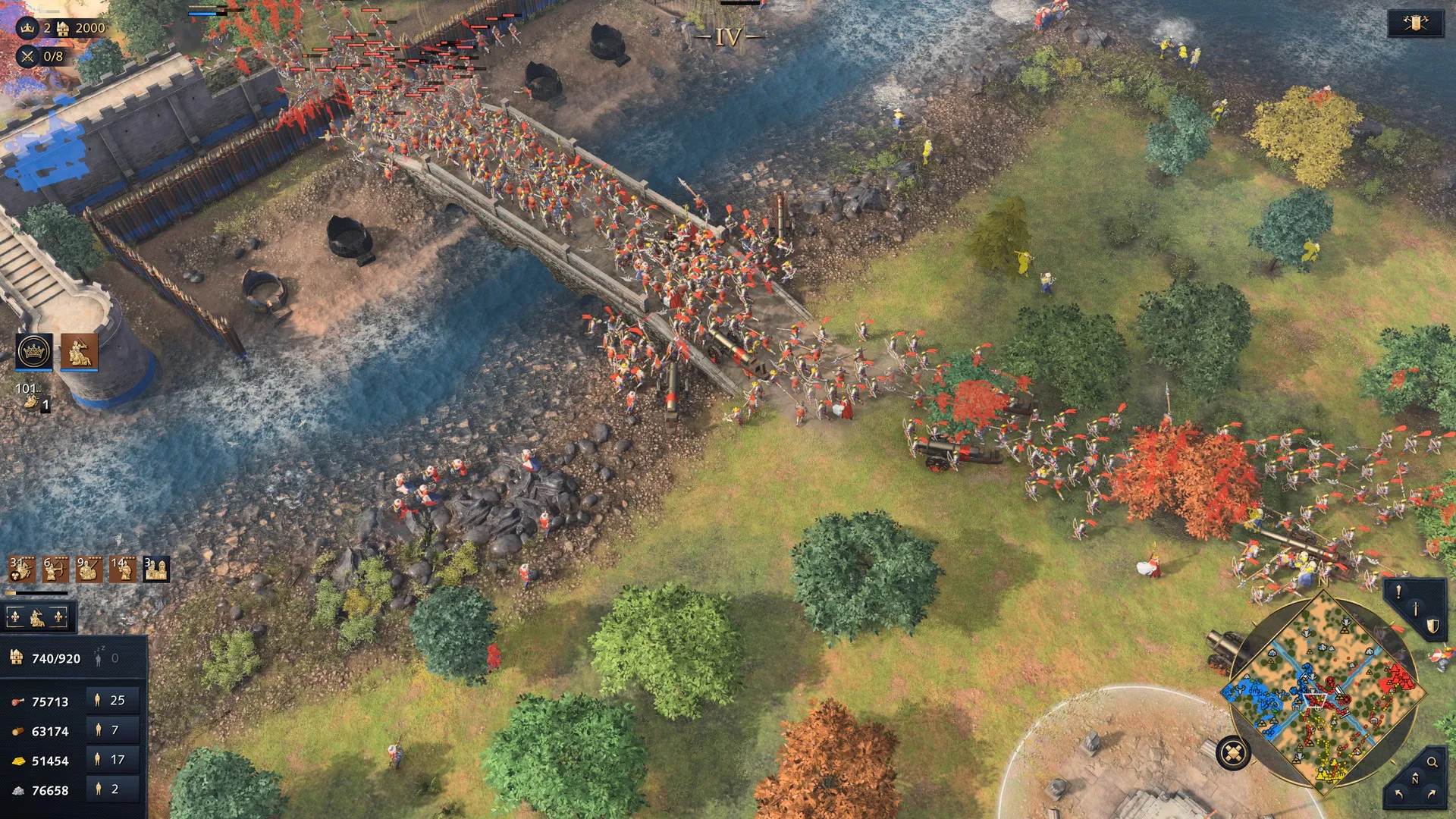Image resolution: width=1456 pixels, height=819 pixels.
Task: Choose the group of 14 infantry
Action: pyautogui.click(x=122, y=569)
